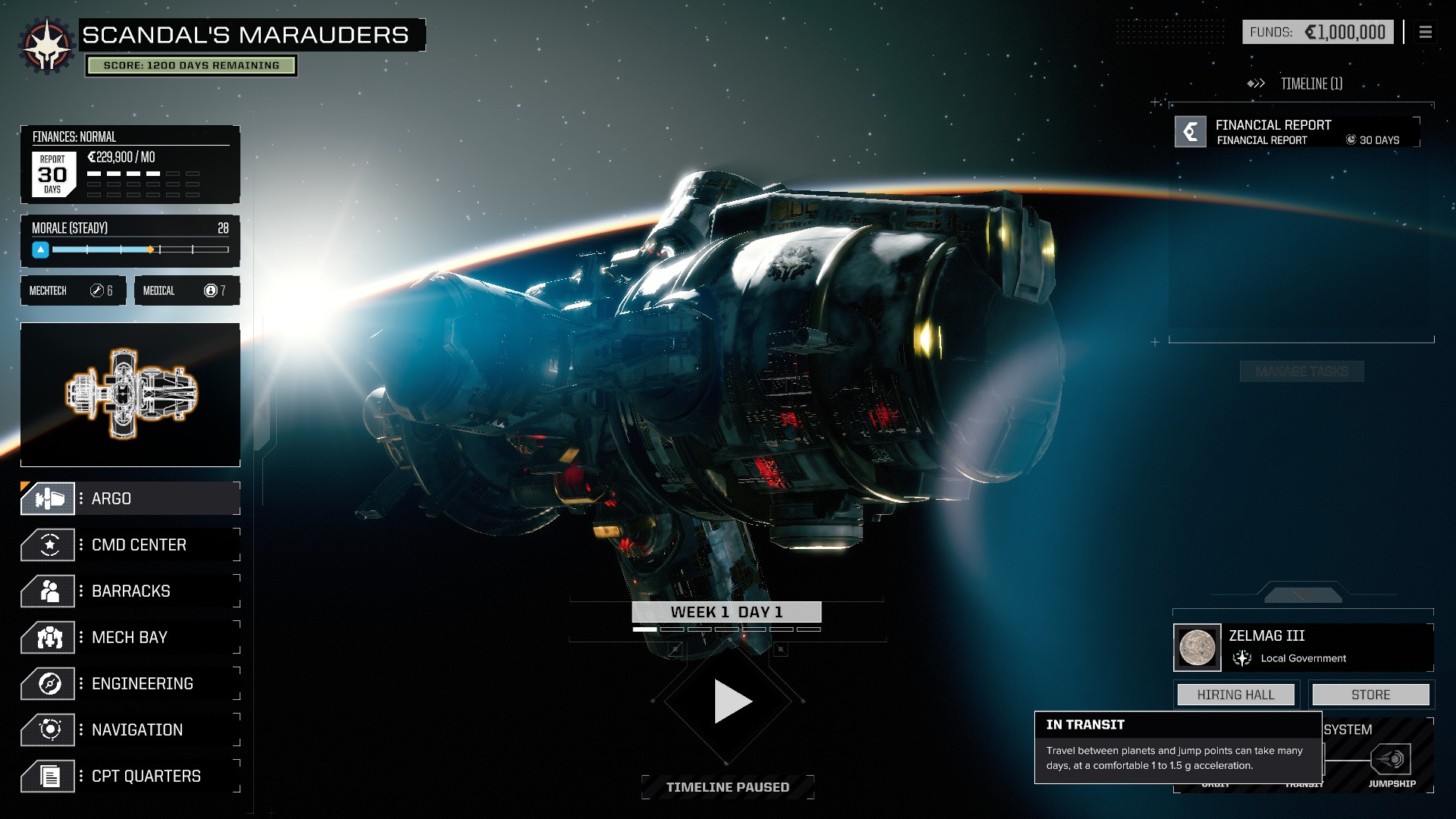Click the Financial Report euro icon on timeline

(x=1189, y=131)
